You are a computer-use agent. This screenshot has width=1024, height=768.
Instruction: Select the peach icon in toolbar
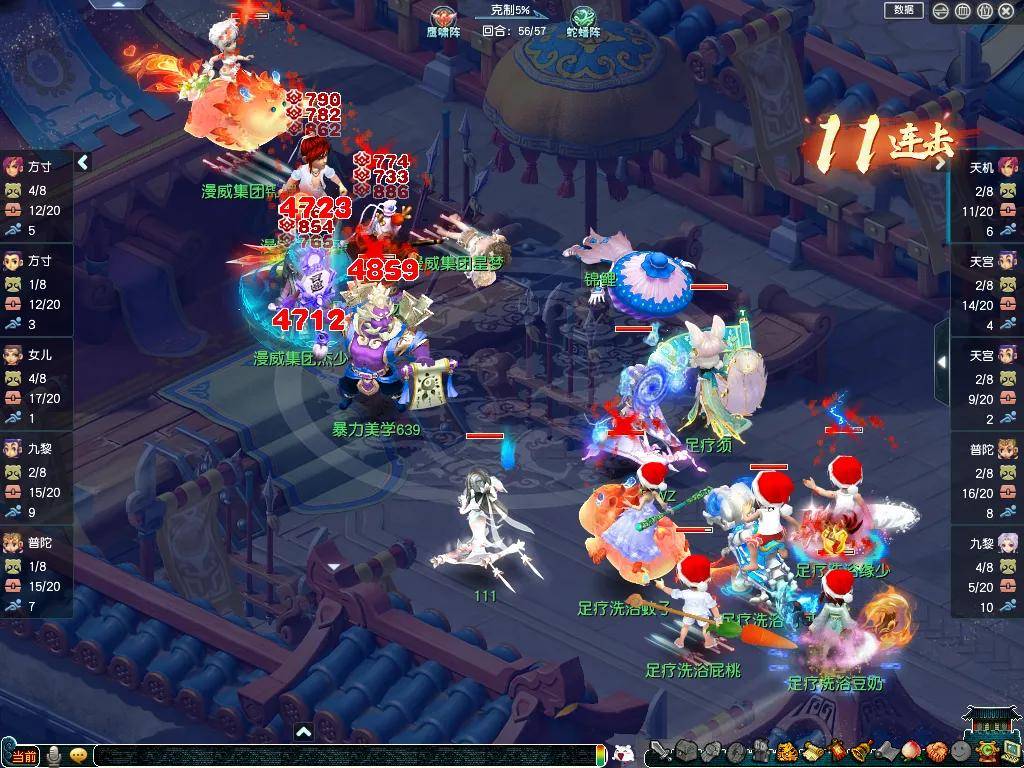point(910,752)
